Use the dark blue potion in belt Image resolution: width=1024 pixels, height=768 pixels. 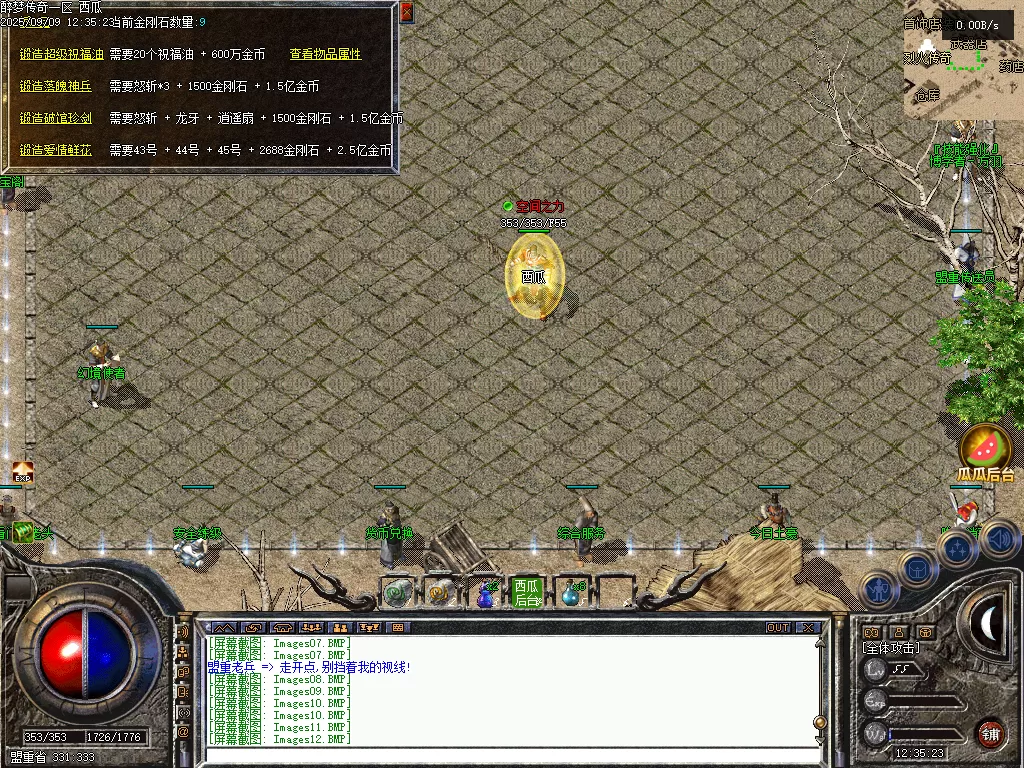pyautogui.click(x=485, y=594)
